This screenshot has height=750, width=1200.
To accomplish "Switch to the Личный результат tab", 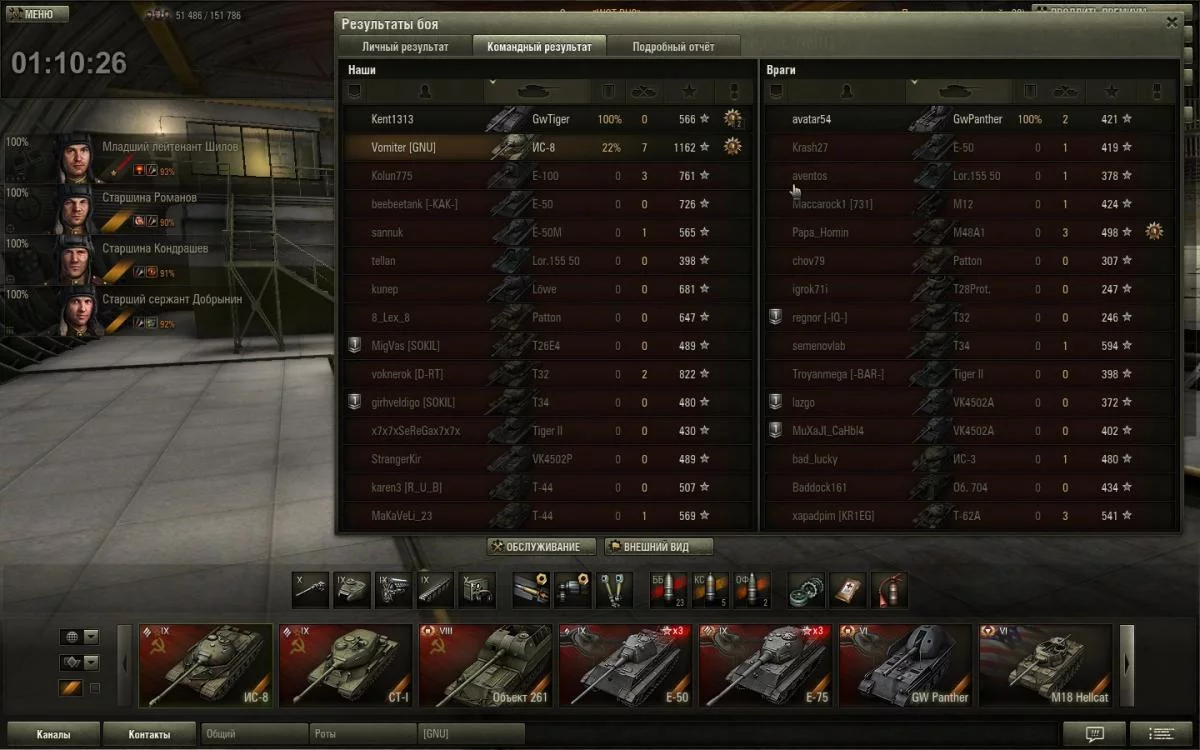I will coord(404,47).
